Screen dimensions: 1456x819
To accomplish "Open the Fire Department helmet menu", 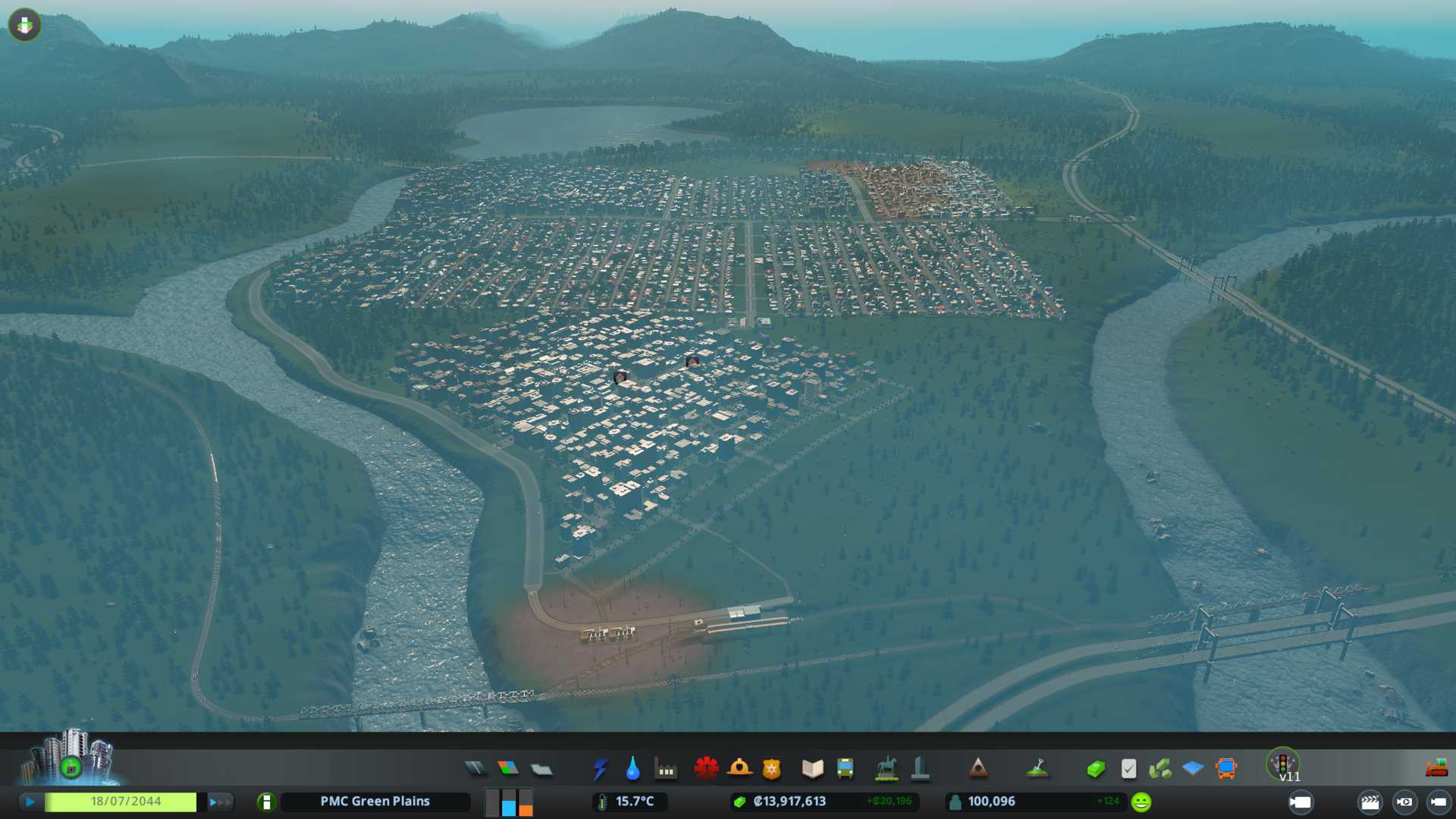I will tap(739, 769).
